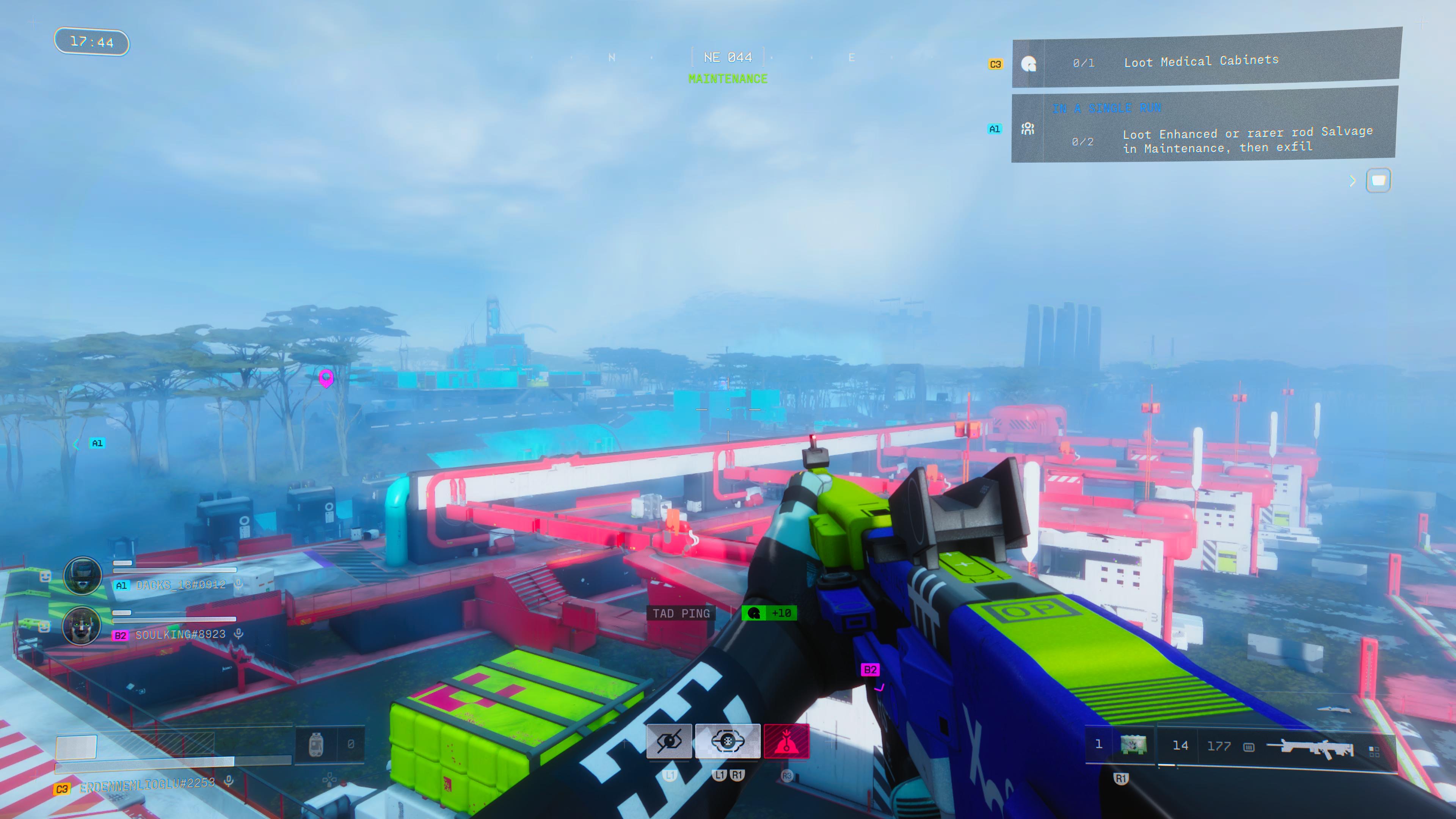Viewport: 1456px width, 819px height.
Task: Select the consumable canister slot
Action: (x=317, y=744)
